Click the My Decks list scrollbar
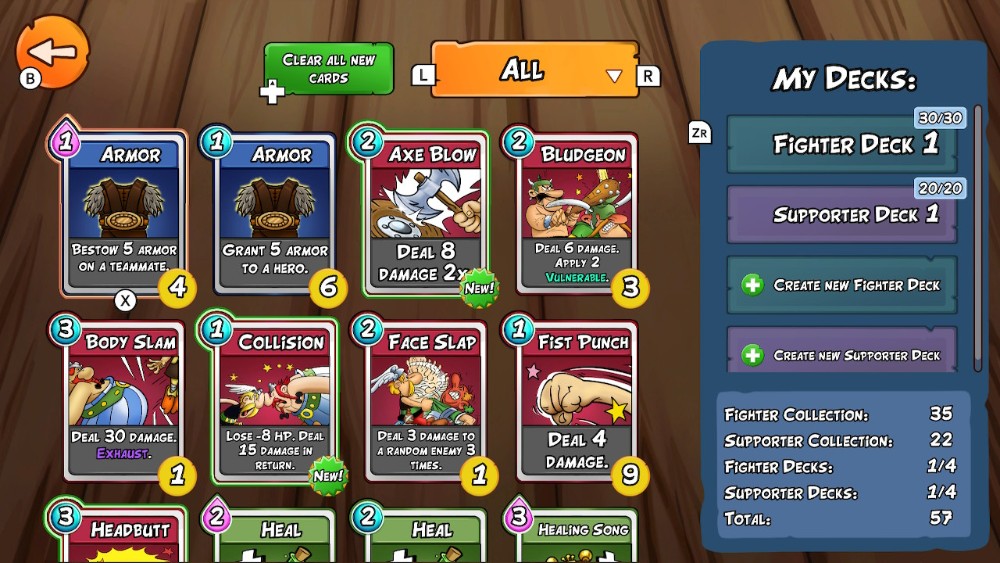The height and width of the screenshot is (563, 1000). pyautogui.click(x=978, y=238)
